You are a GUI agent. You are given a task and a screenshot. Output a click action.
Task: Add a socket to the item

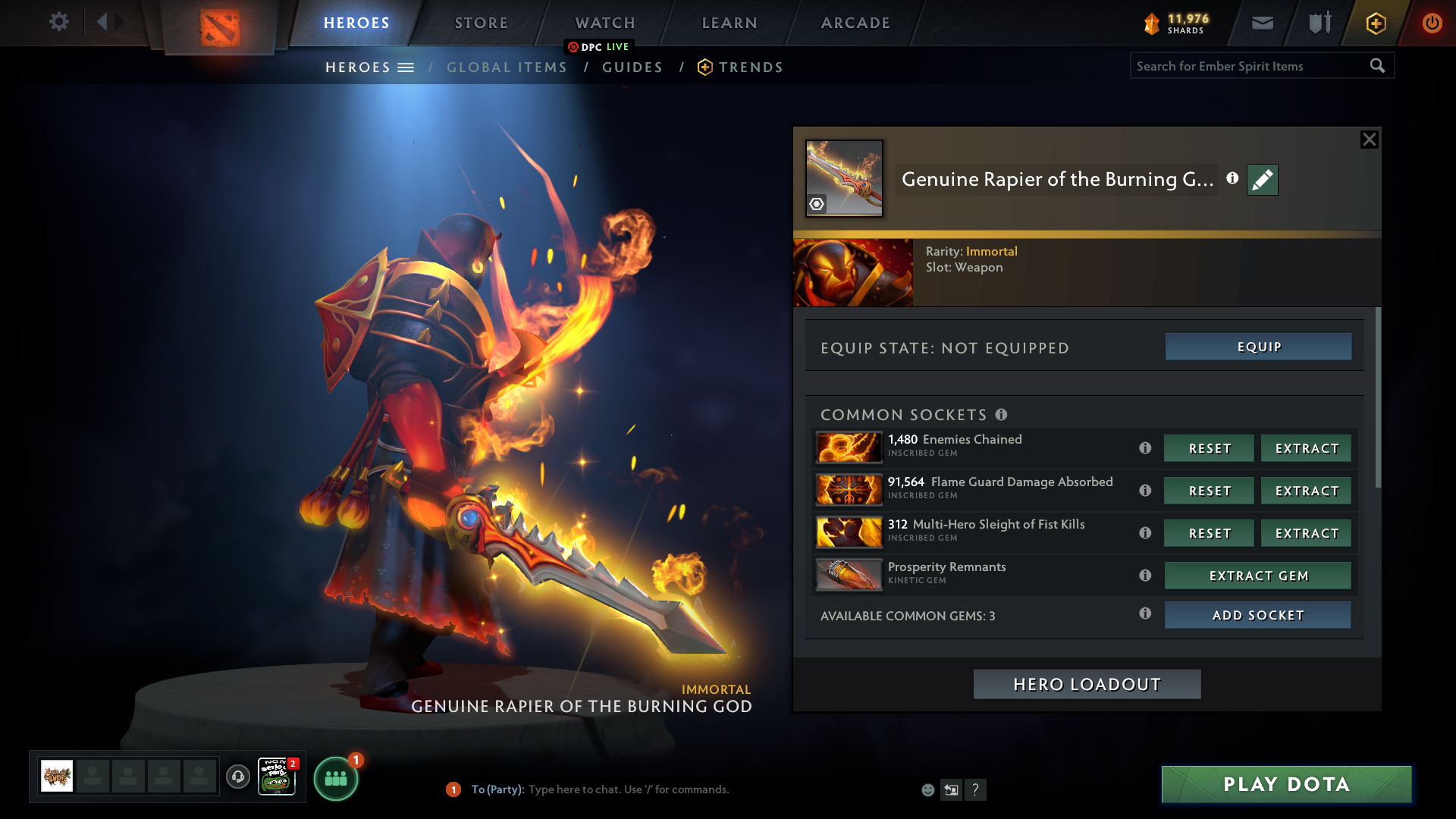pyautogui.click(x=1257, y=615)
